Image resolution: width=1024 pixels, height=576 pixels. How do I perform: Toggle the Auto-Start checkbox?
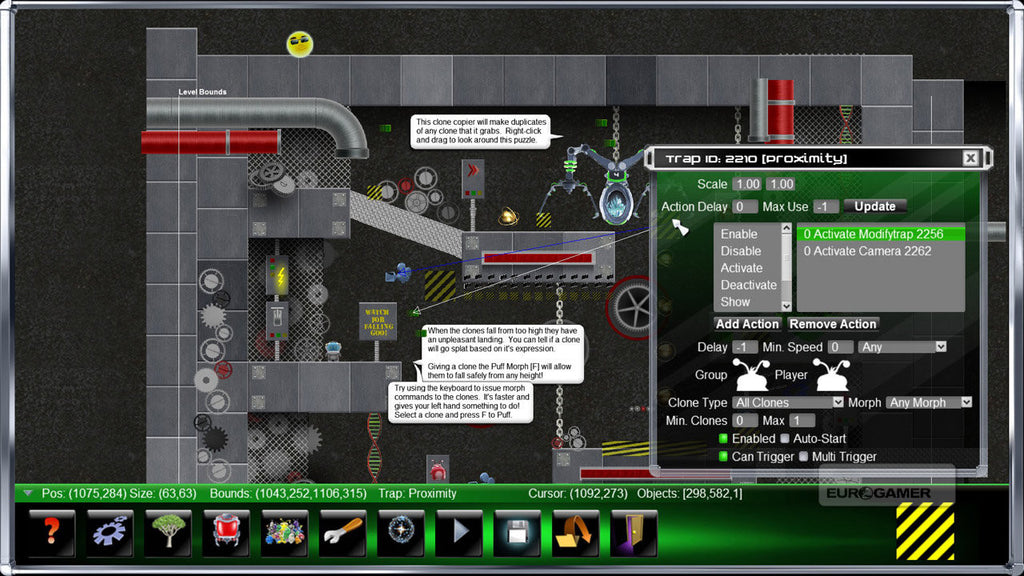click(785, 439)
